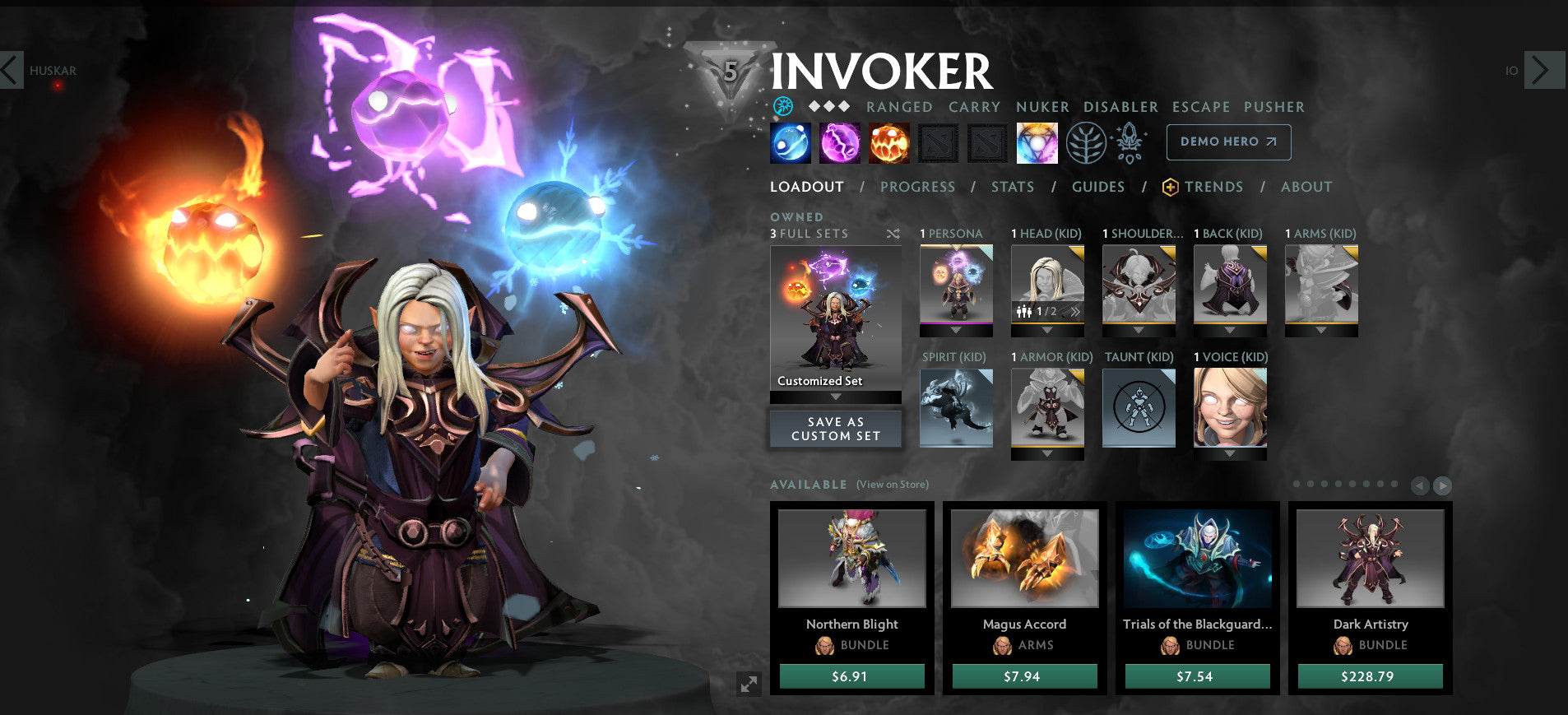Click the shuffle icon next to 3 Full Sets
1568x715 pixels.
(x=893, y=234)
